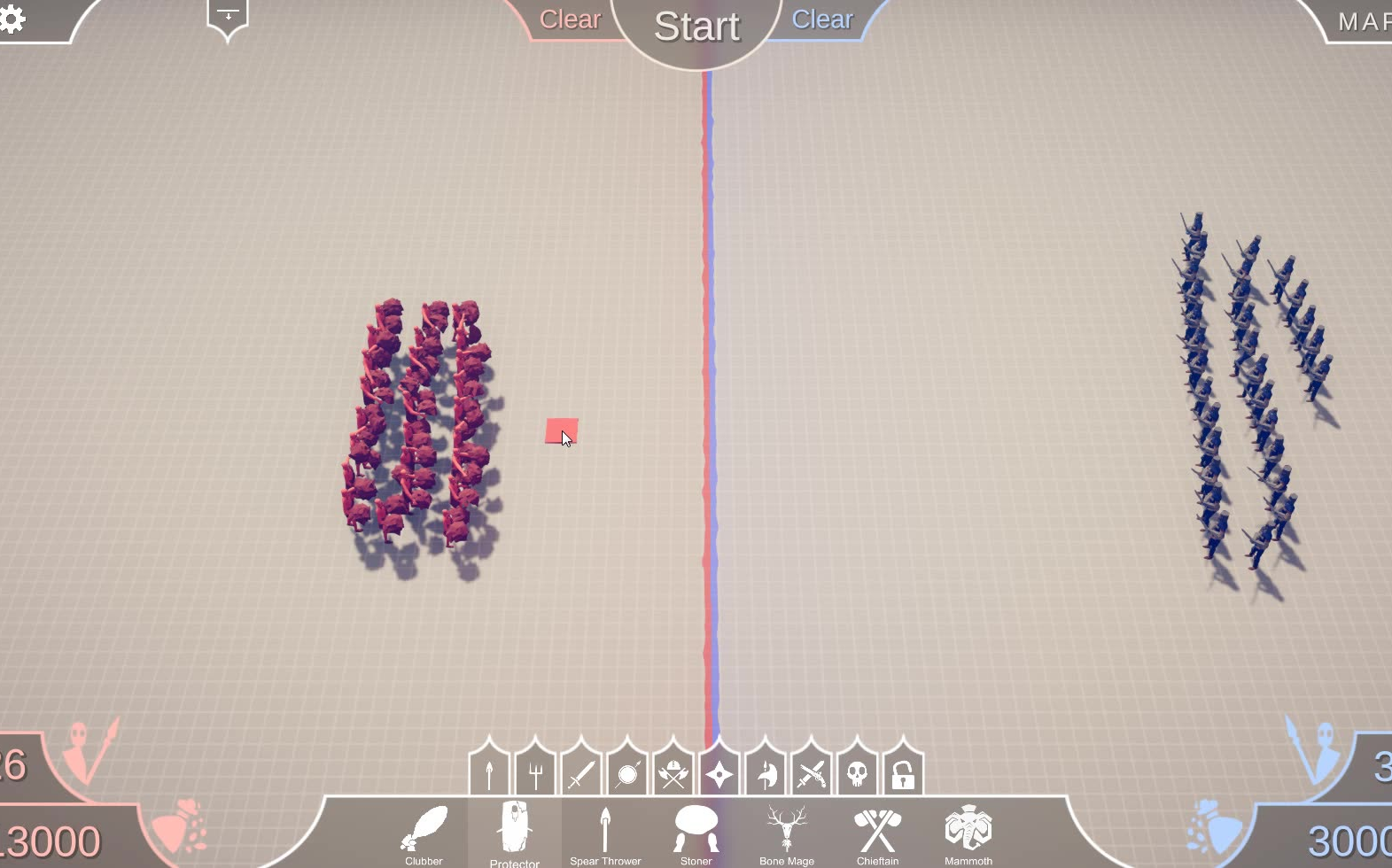
Task: Select the crossed sword and pistol Pirate faction
Action: 811,772
